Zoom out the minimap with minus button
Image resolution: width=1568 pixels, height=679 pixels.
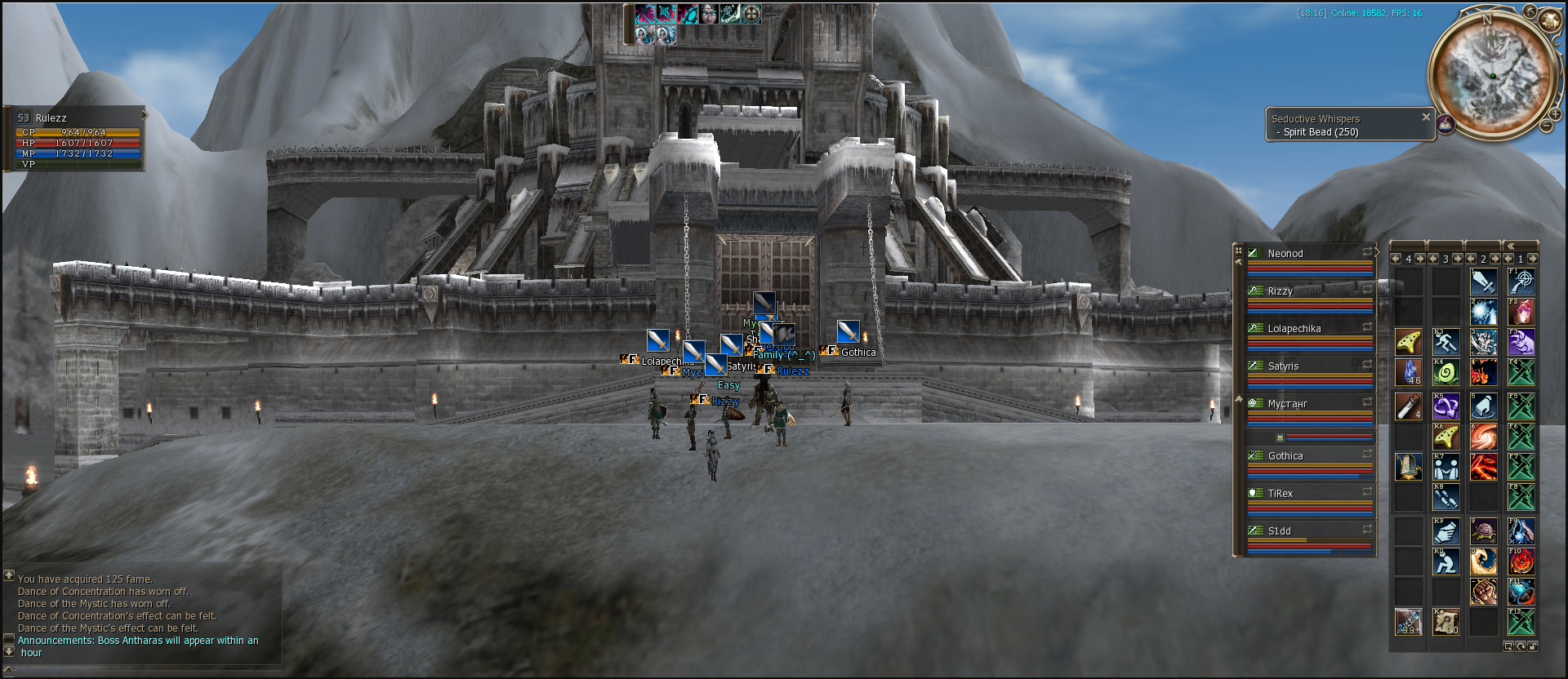(1546, 126)
